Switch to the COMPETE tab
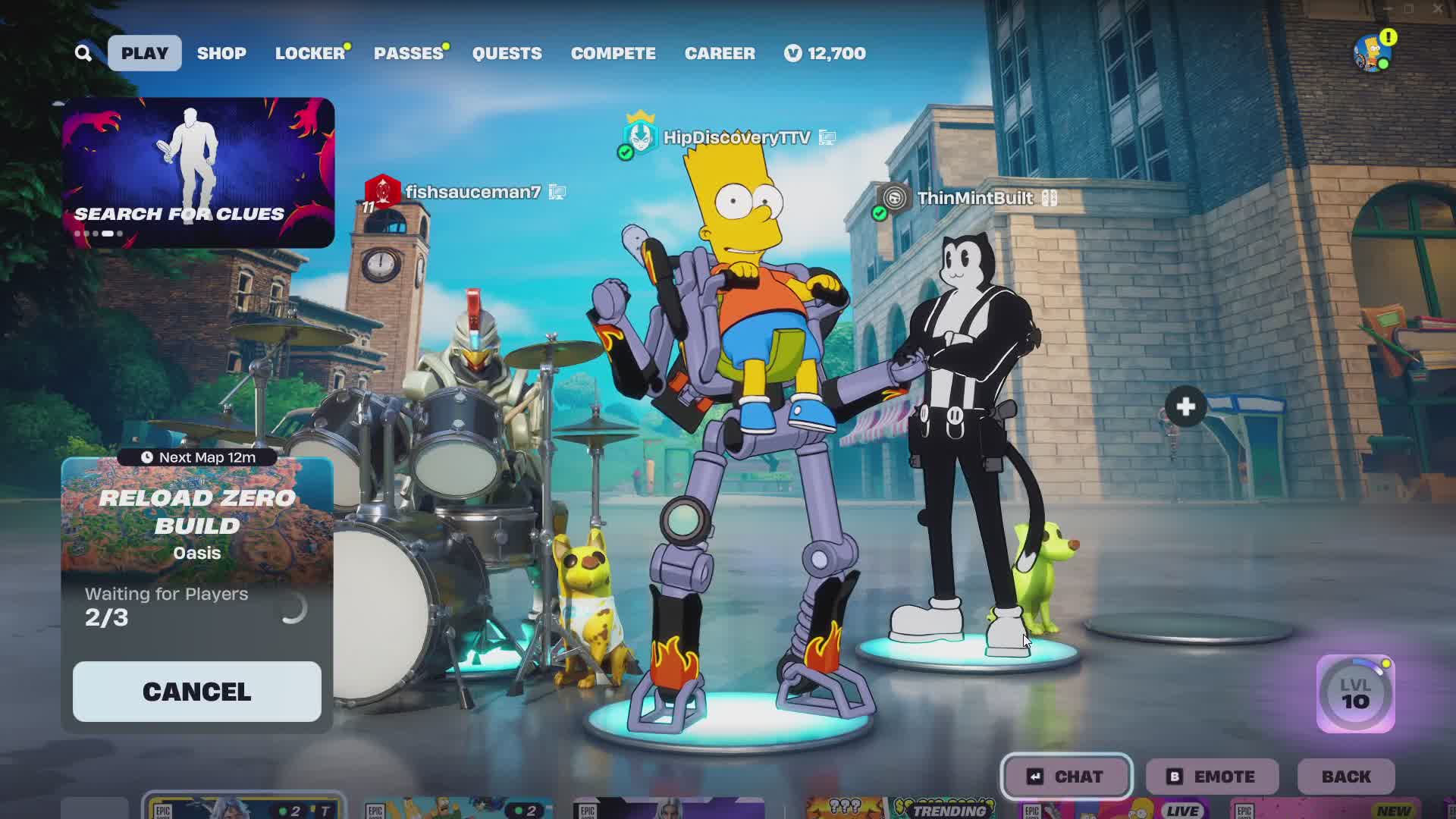The height and width of the screenshot is (819, 1456). 613,53
